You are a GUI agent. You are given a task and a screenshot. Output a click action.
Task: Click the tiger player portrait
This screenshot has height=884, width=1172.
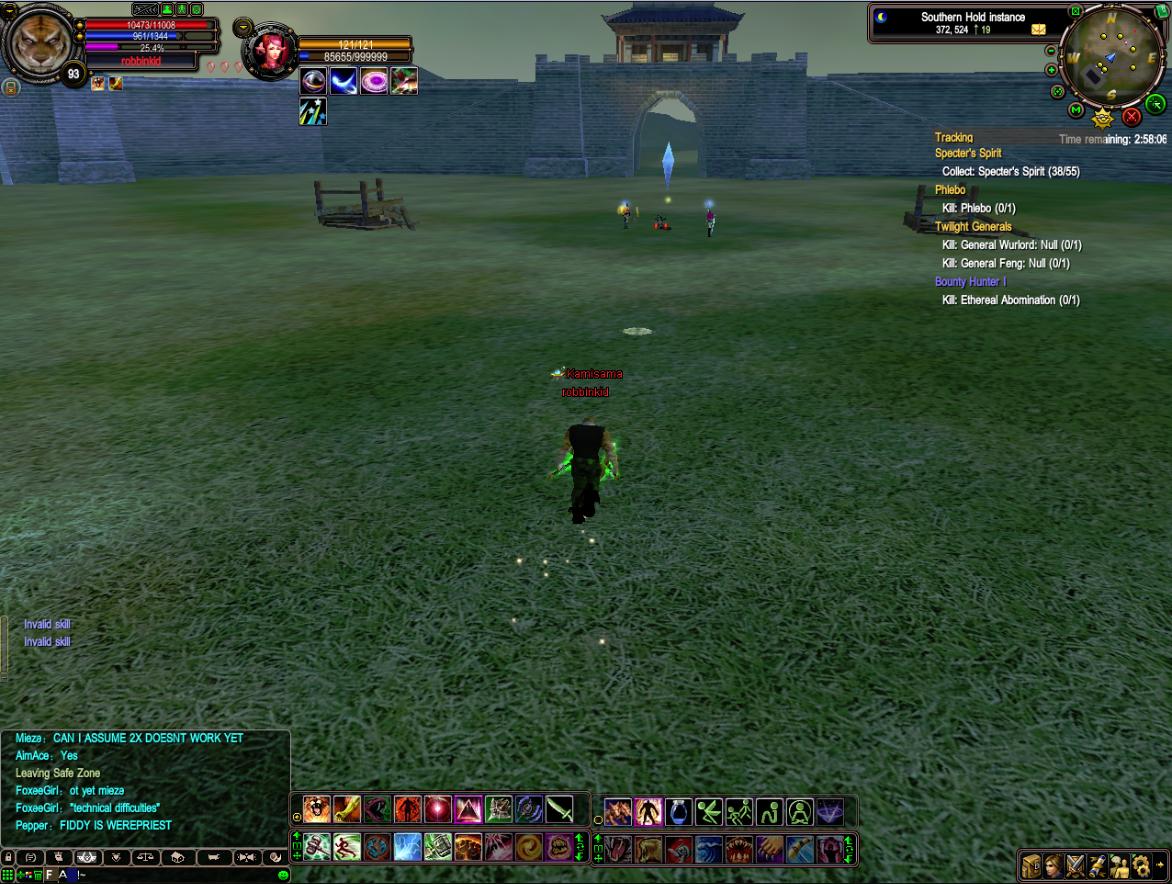pyautogui.click(x=40, y=41)
